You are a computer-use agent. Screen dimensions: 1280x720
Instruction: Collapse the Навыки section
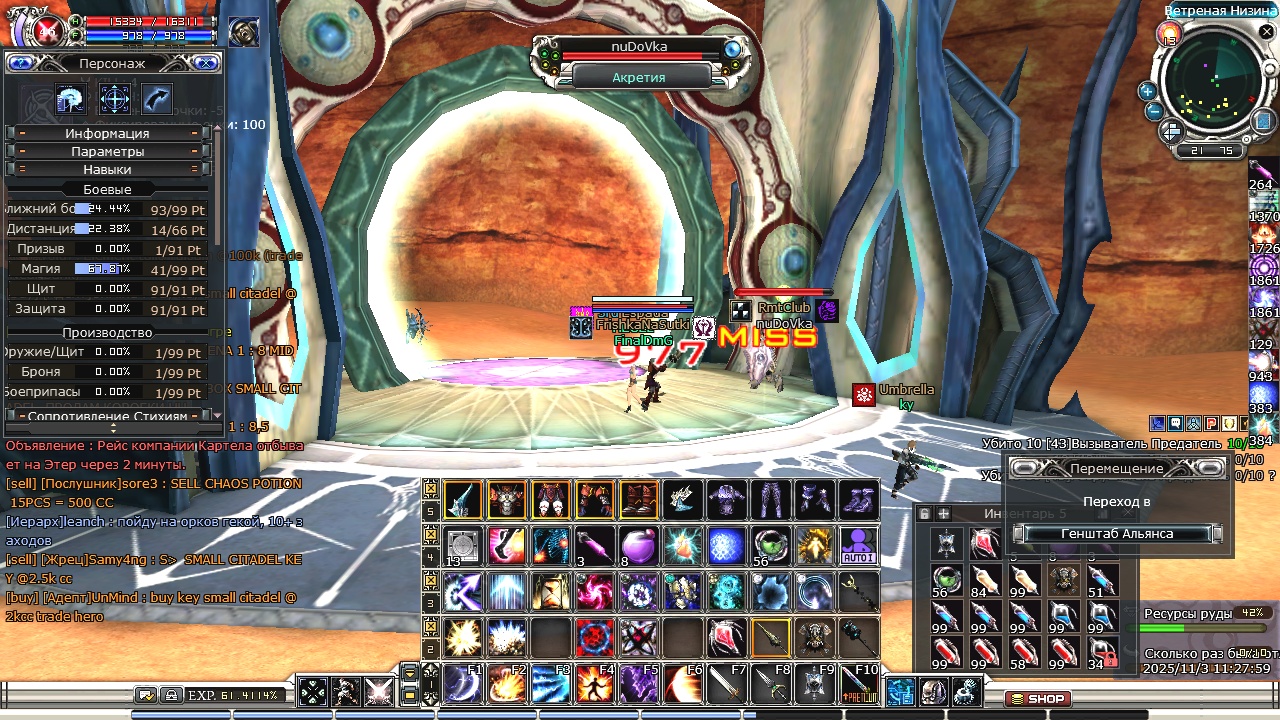pyautogui.click(x=108, y=170)
